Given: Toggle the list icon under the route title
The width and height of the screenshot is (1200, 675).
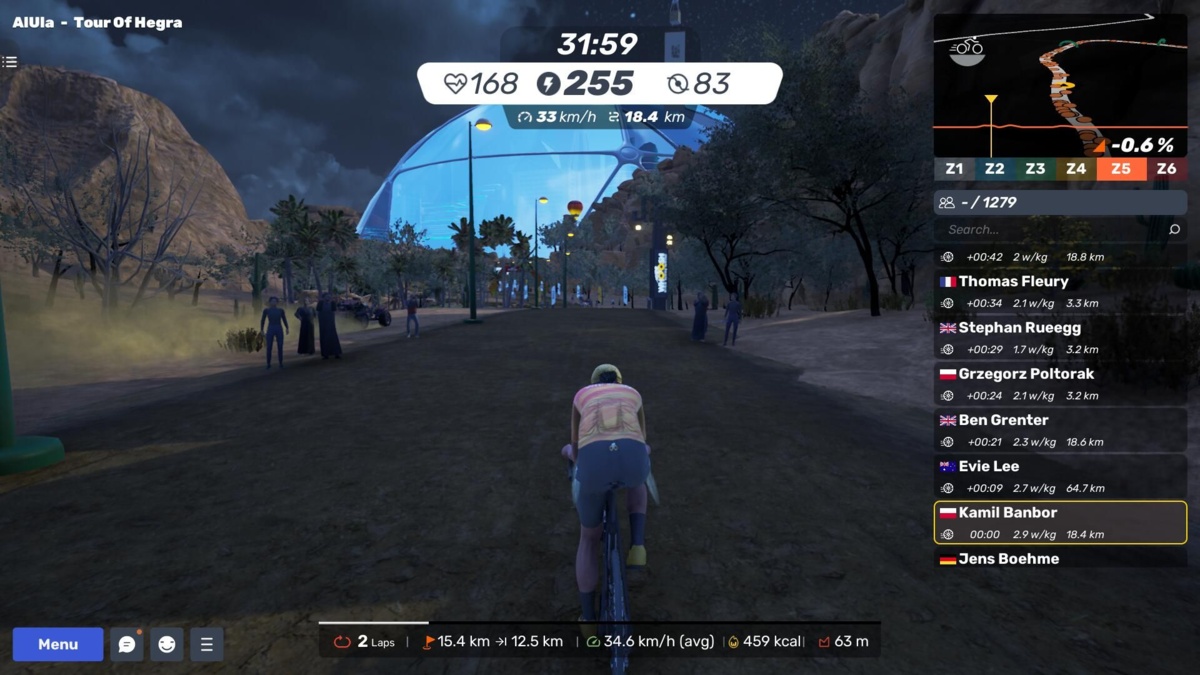Looking at the screenshot, I should pyautogui.click(x=10, y=62).
